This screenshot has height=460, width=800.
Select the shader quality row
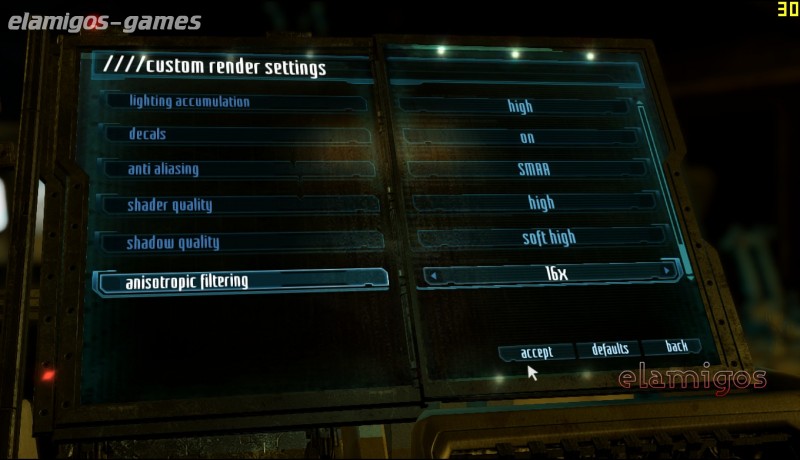(240, 205)
